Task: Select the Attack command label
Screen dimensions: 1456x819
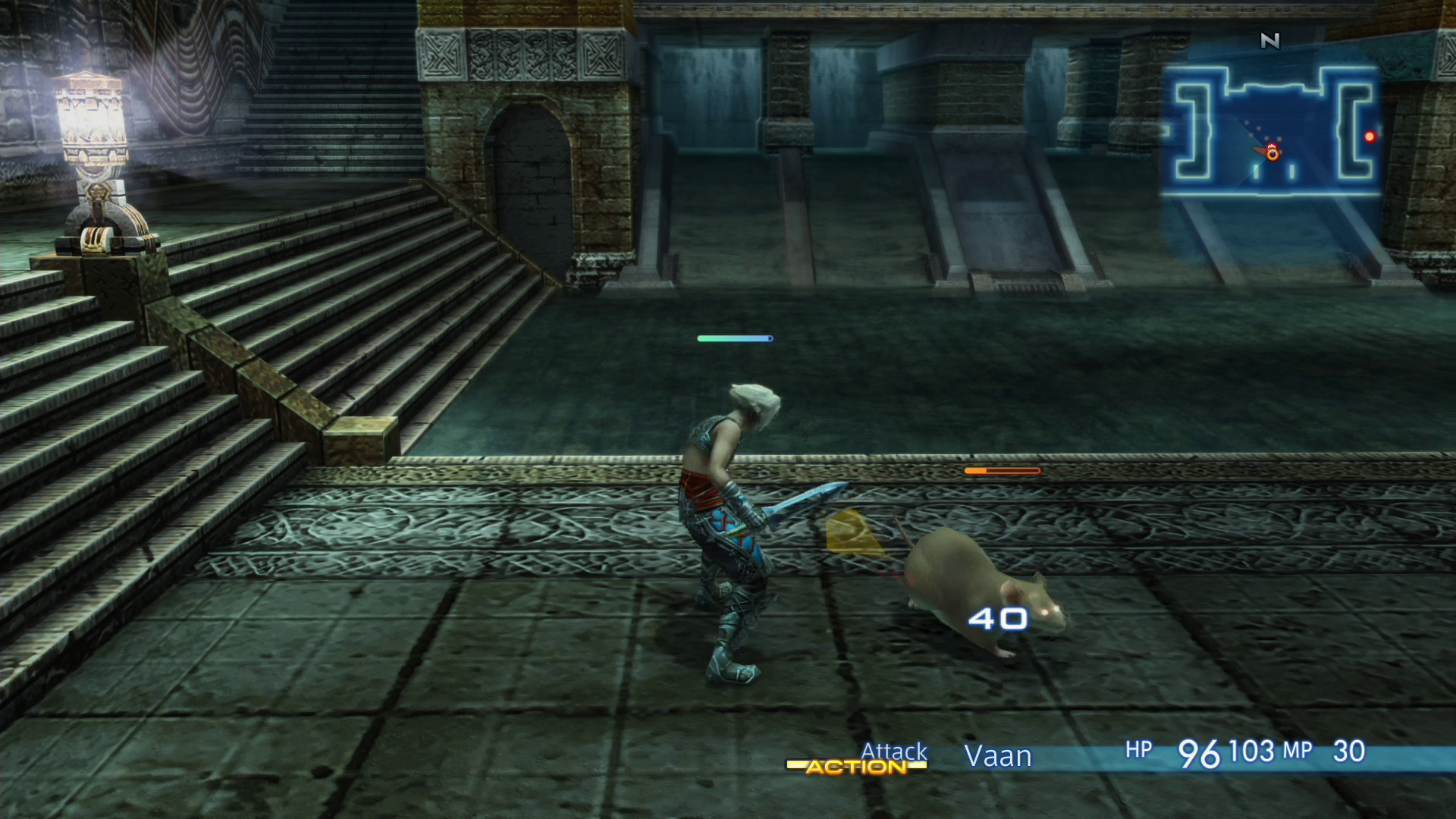Action: [893, 752]
